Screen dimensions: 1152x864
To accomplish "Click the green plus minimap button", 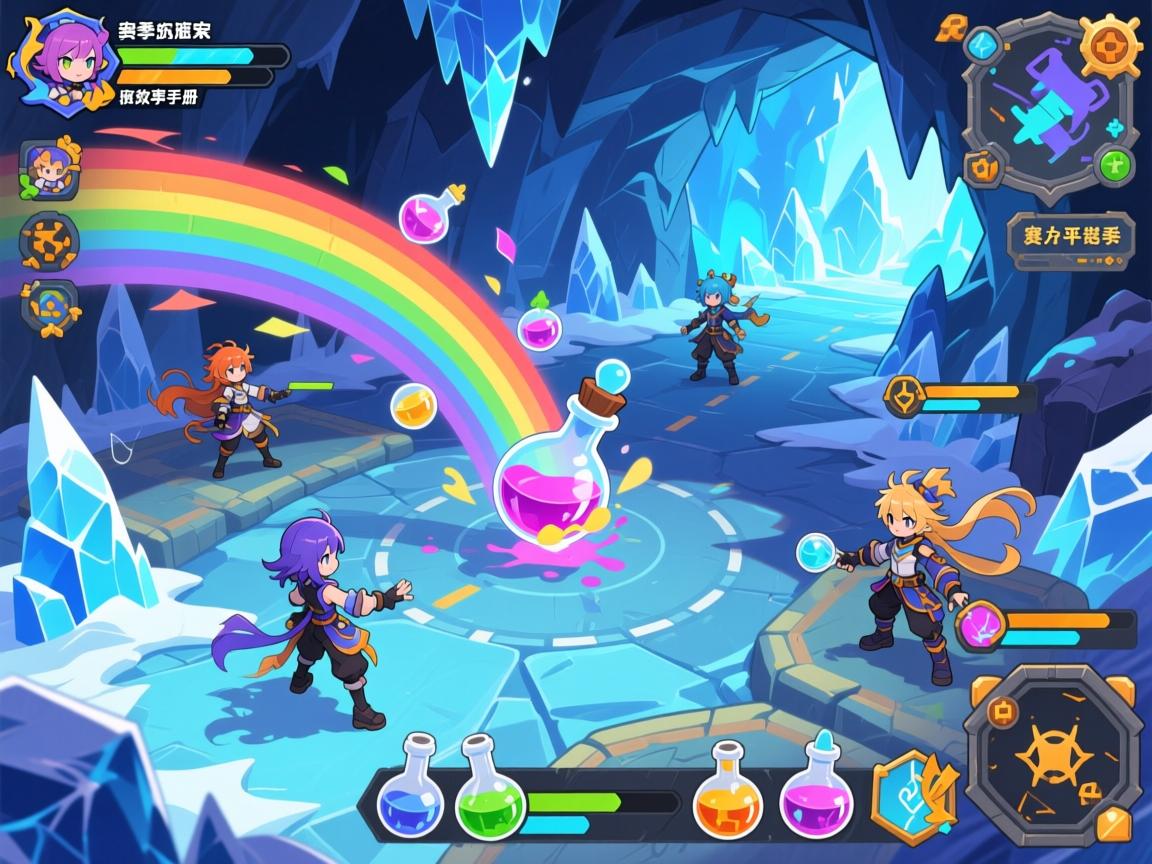I will click(x=1114, y=164).
